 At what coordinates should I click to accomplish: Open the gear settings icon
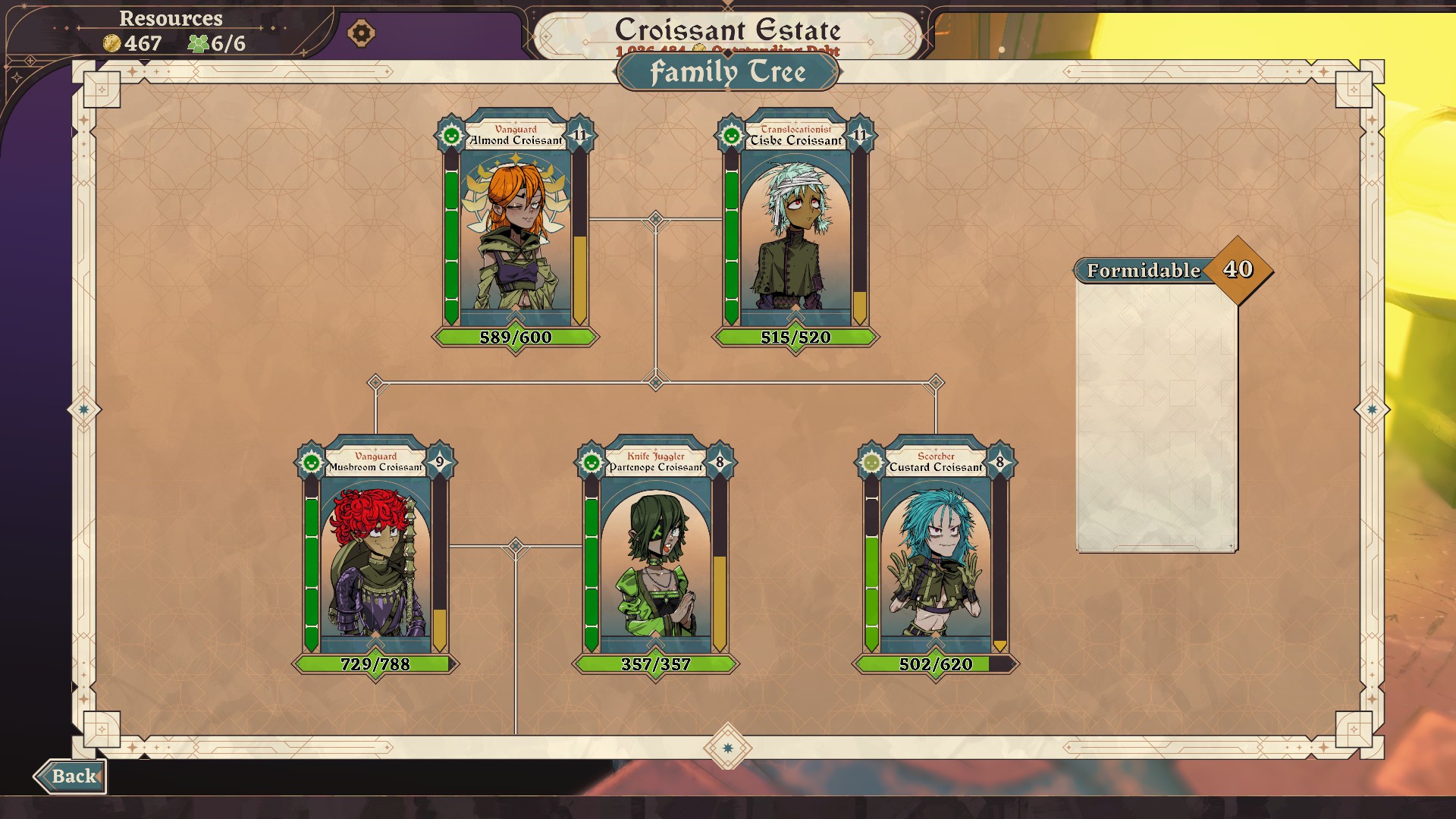361,33
